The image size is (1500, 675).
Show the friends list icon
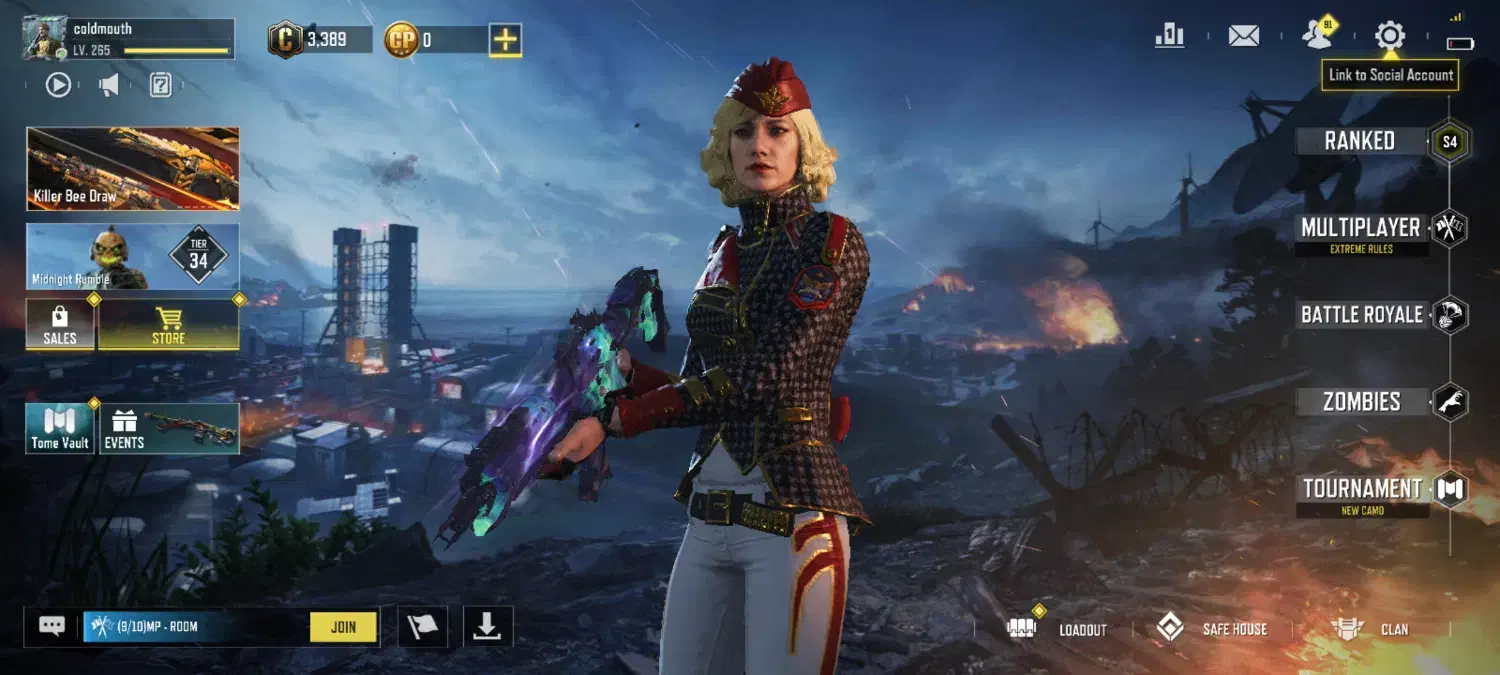tap(1318, 36)
